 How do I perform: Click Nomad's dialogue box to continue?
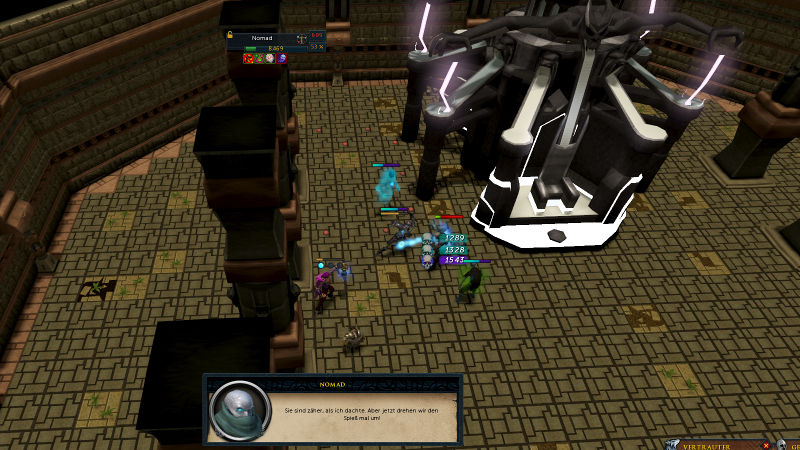click(335, 409)
